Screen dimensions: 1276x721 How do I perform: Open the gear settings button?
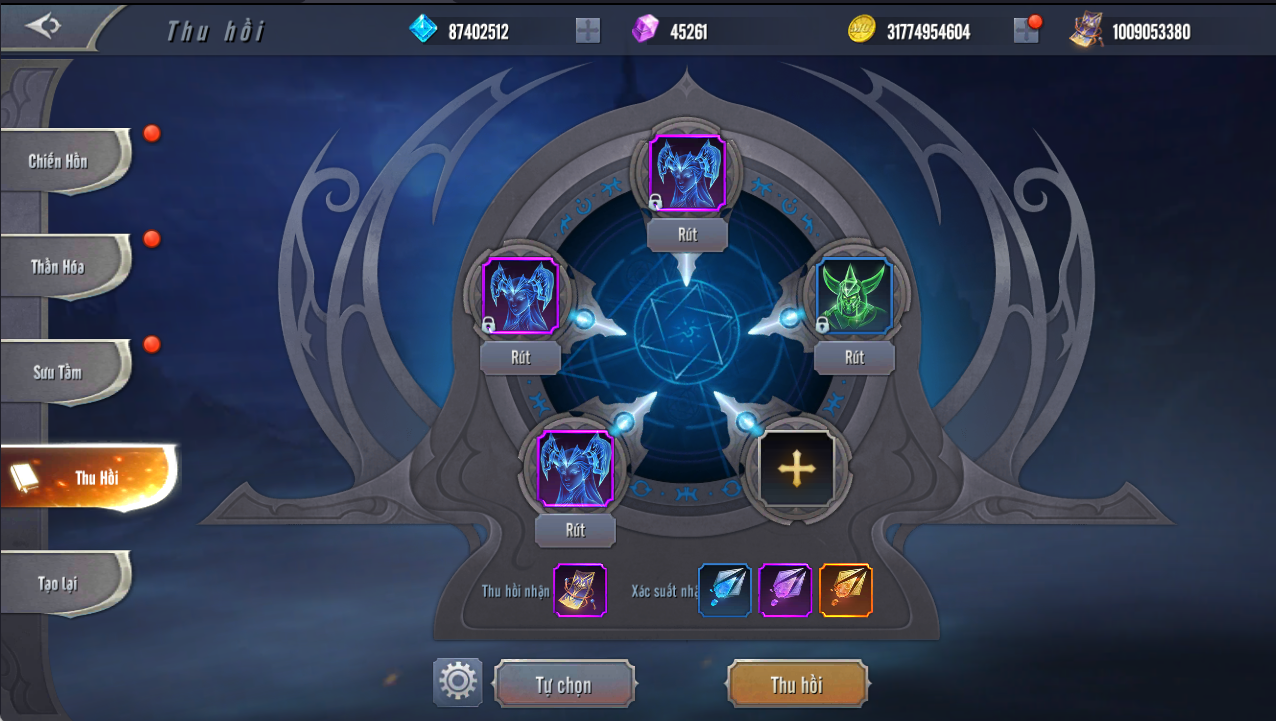[458, 682]
